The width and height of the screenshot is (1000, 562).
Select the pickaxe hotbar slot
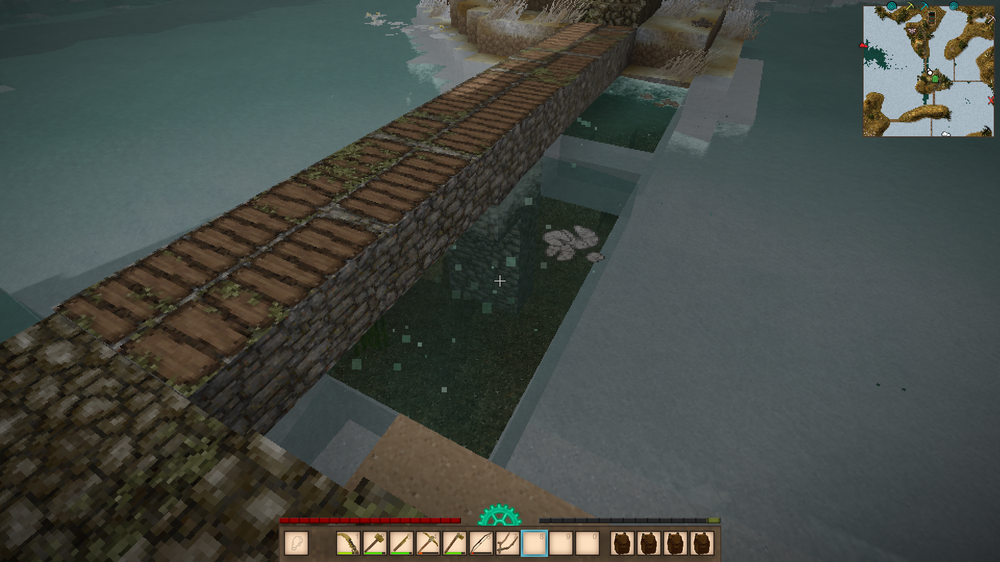pos(428,544)
